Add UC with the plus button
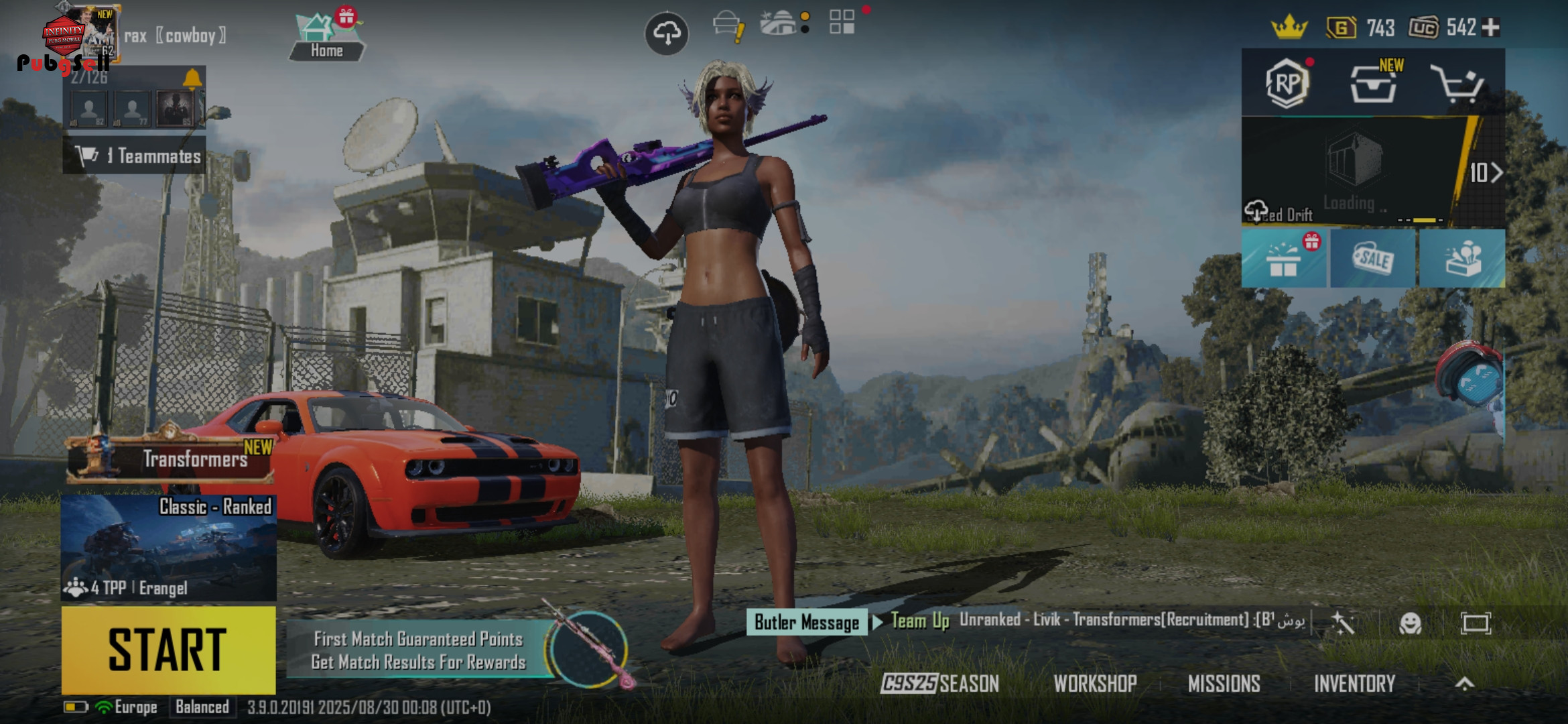Image resolution: width=1568 pixels, height=724 pixels. click(1492, 27)
